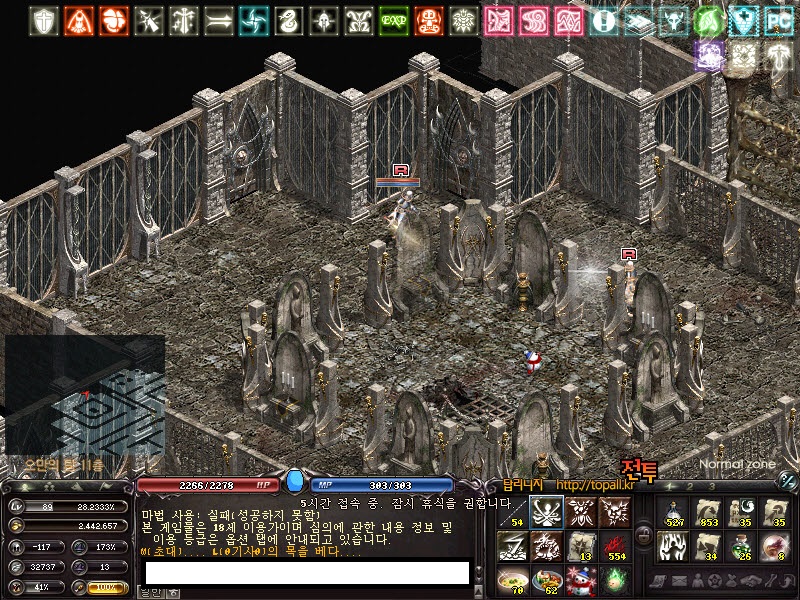Screen dimensions: 800x600
Task: Use the dragon orb item with 8 count
Action: (x=776, y=547)
